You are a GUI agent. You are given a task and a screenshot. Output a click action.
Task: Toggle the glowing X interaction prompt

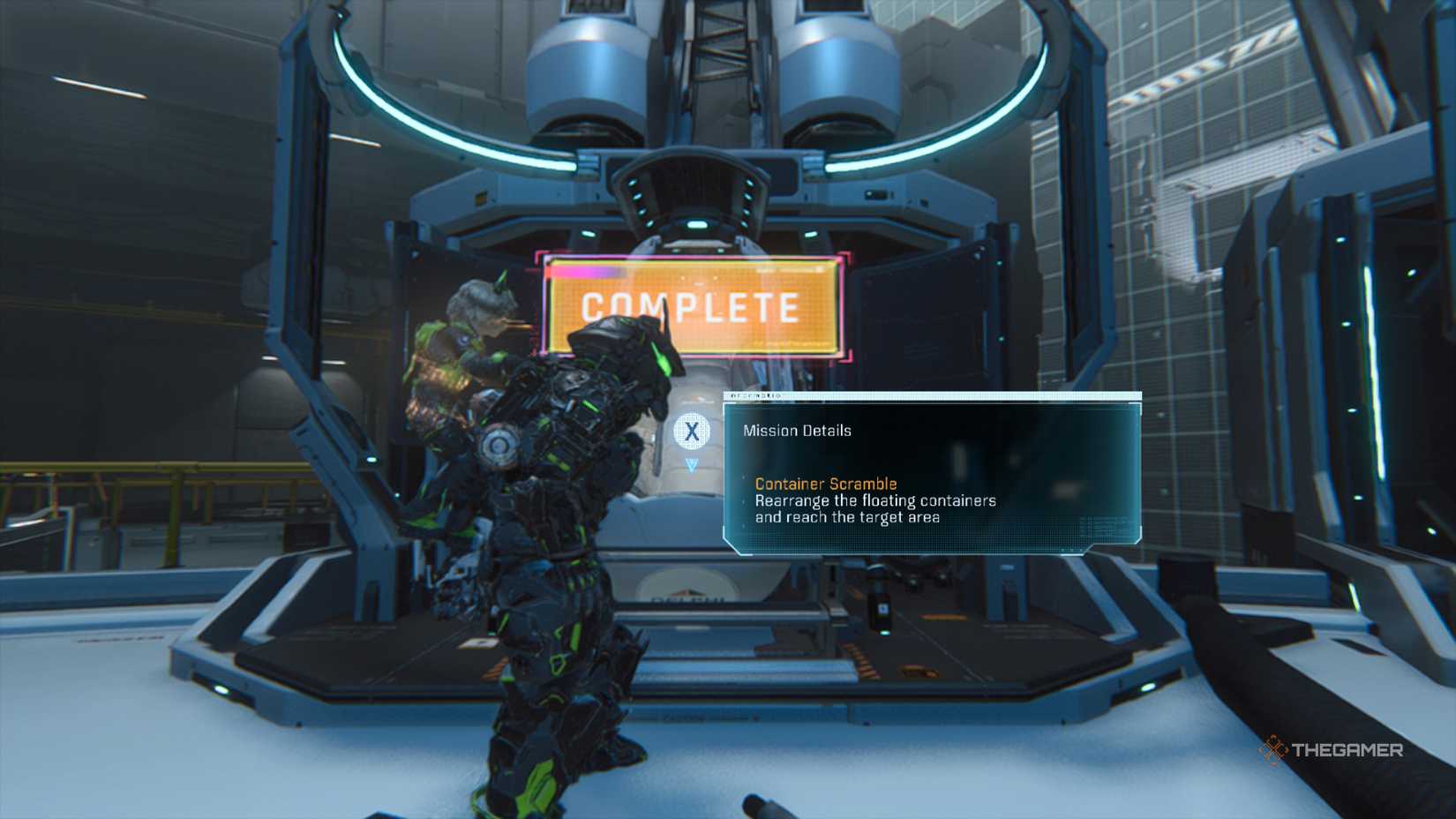click(x=694, y=430)
